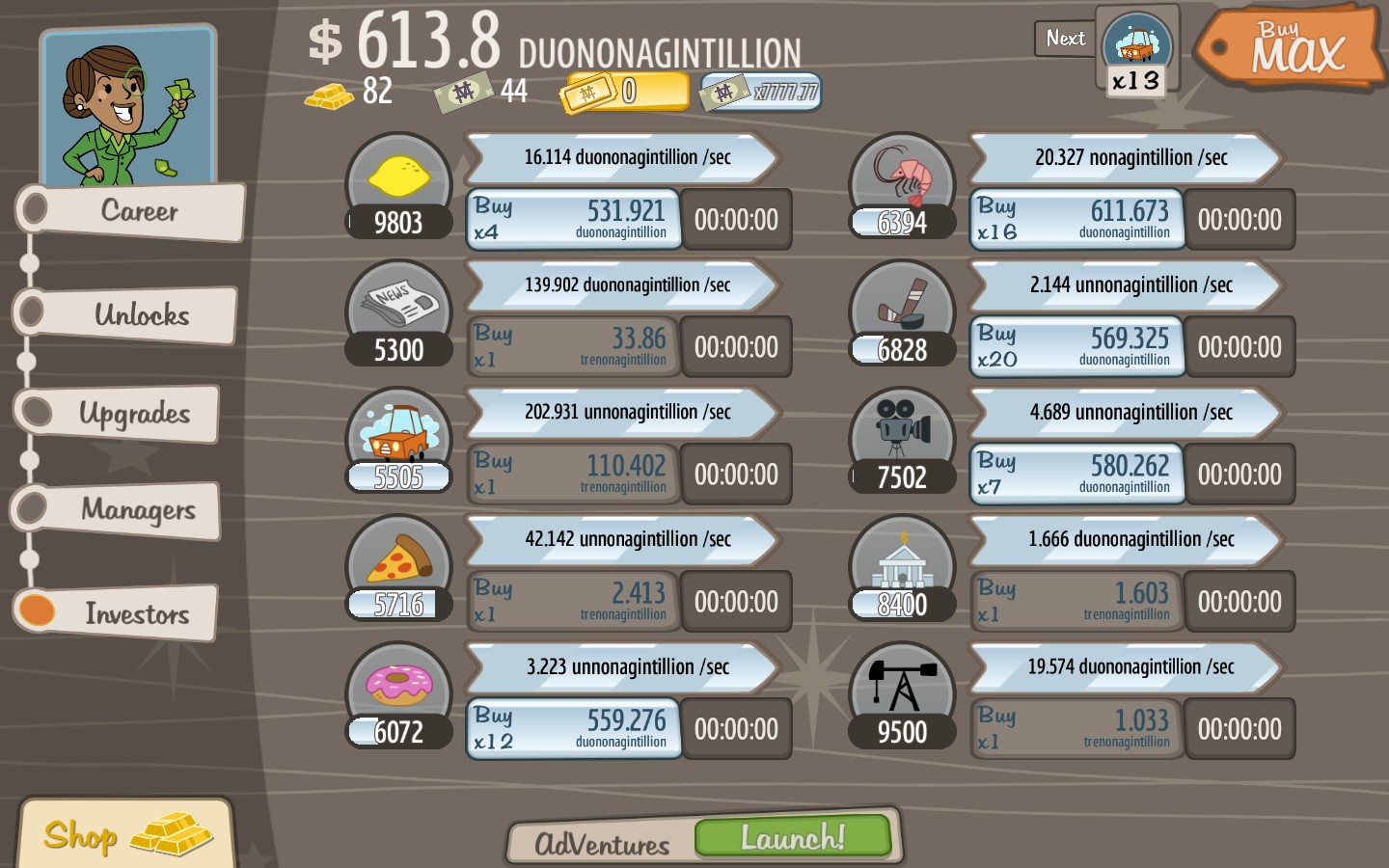Select the Pizza Delivery business icon
Viewport: 1389px width, 868px height.
coord(398,561)
